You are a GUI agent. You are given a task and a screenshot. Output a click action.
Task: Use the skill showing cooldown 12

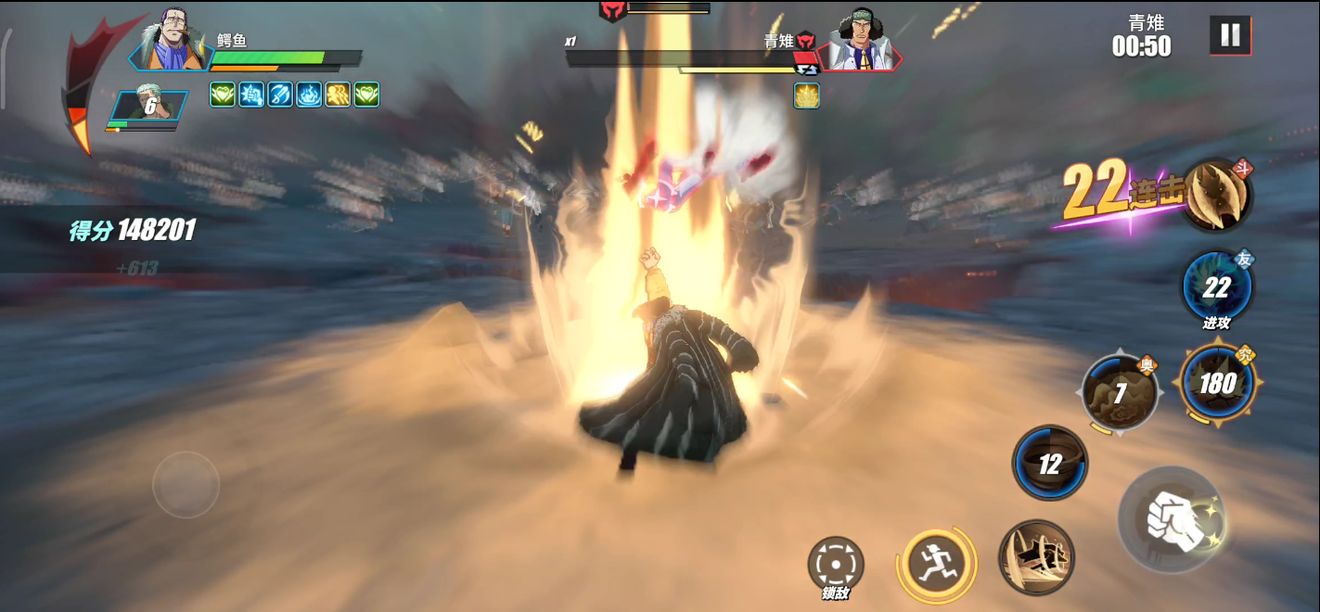(1049, 463)
